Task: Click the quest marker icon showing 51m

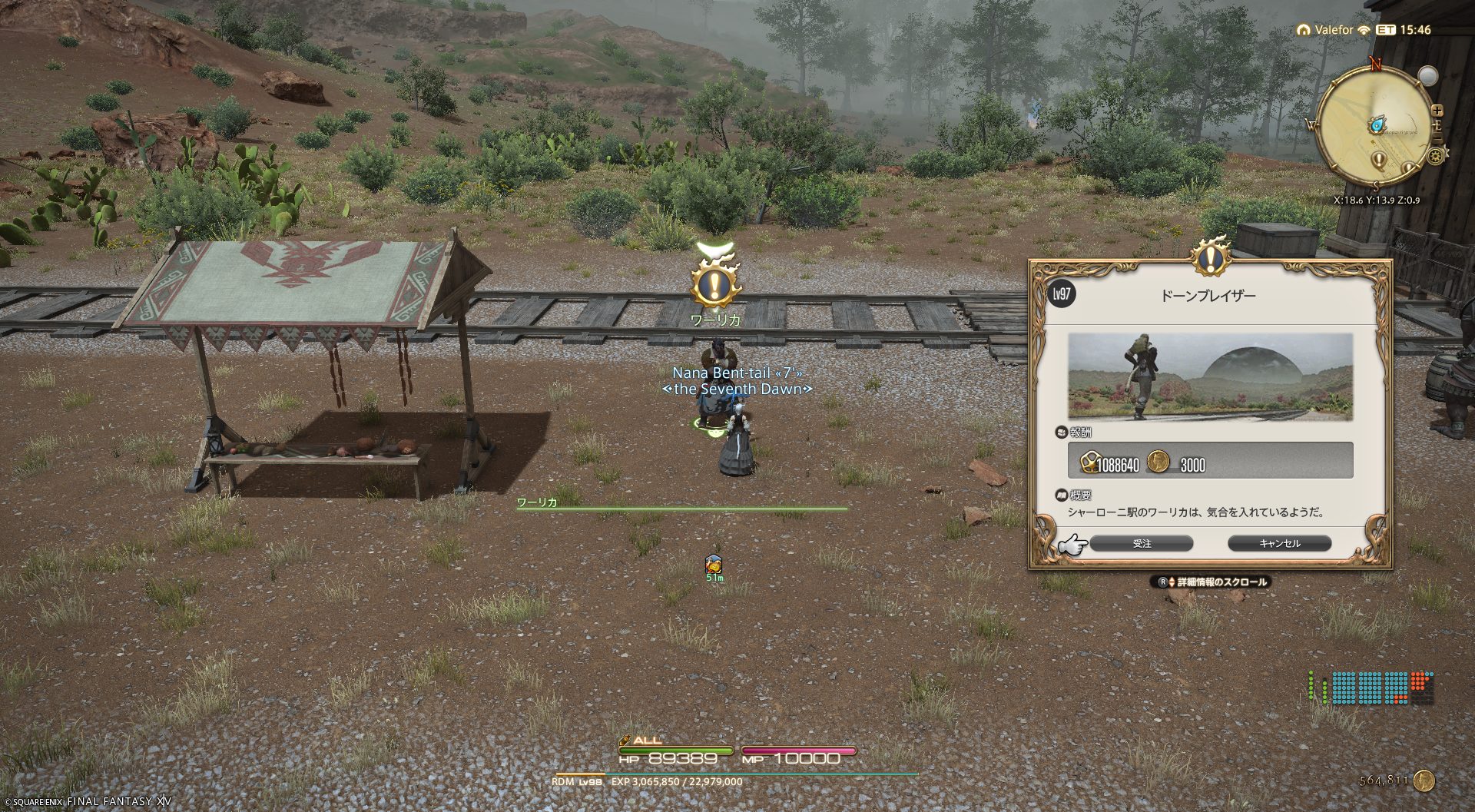Action: point(714,565)
